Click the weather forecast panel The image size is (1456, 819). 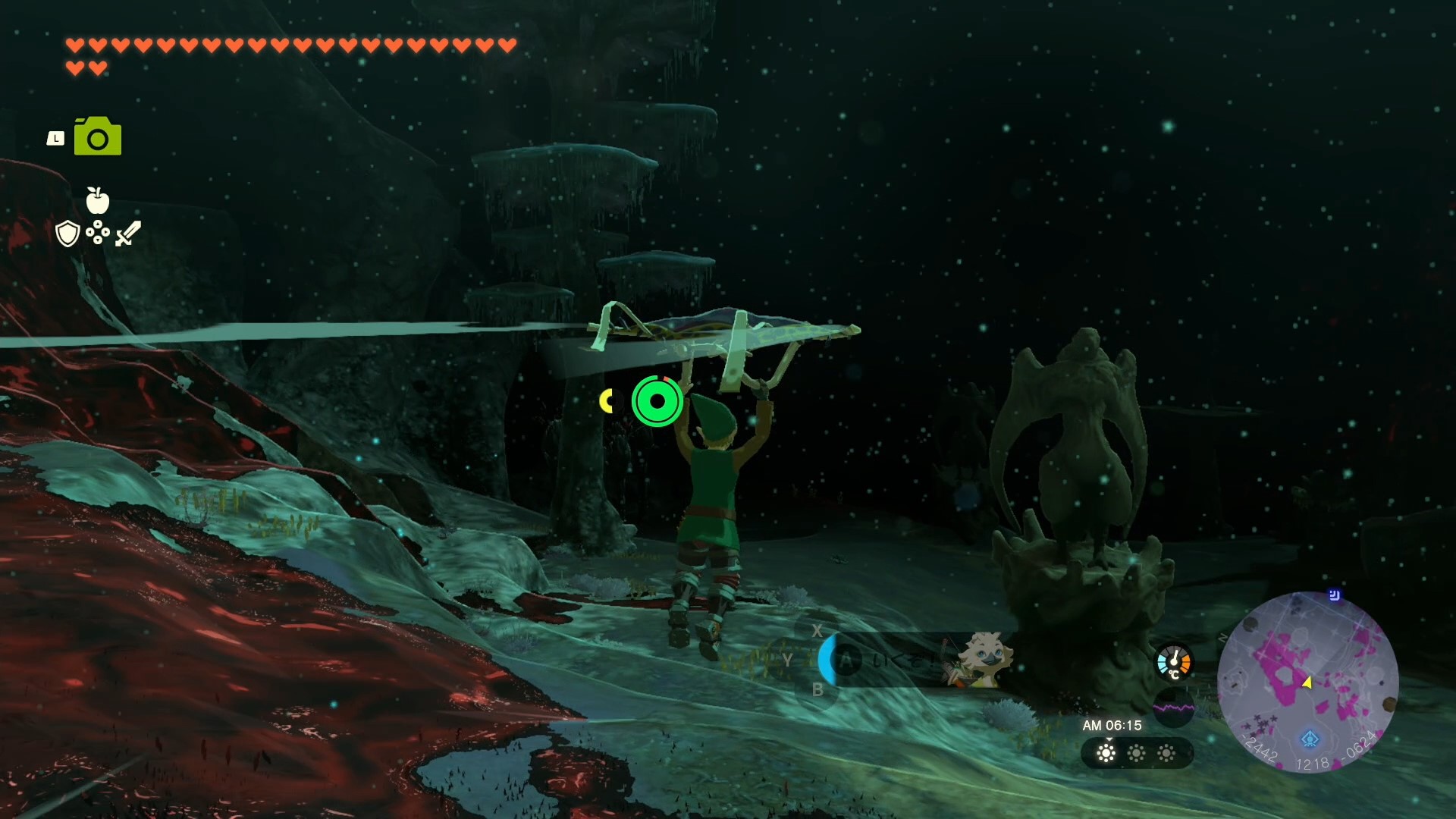[x=1136, y=753]
